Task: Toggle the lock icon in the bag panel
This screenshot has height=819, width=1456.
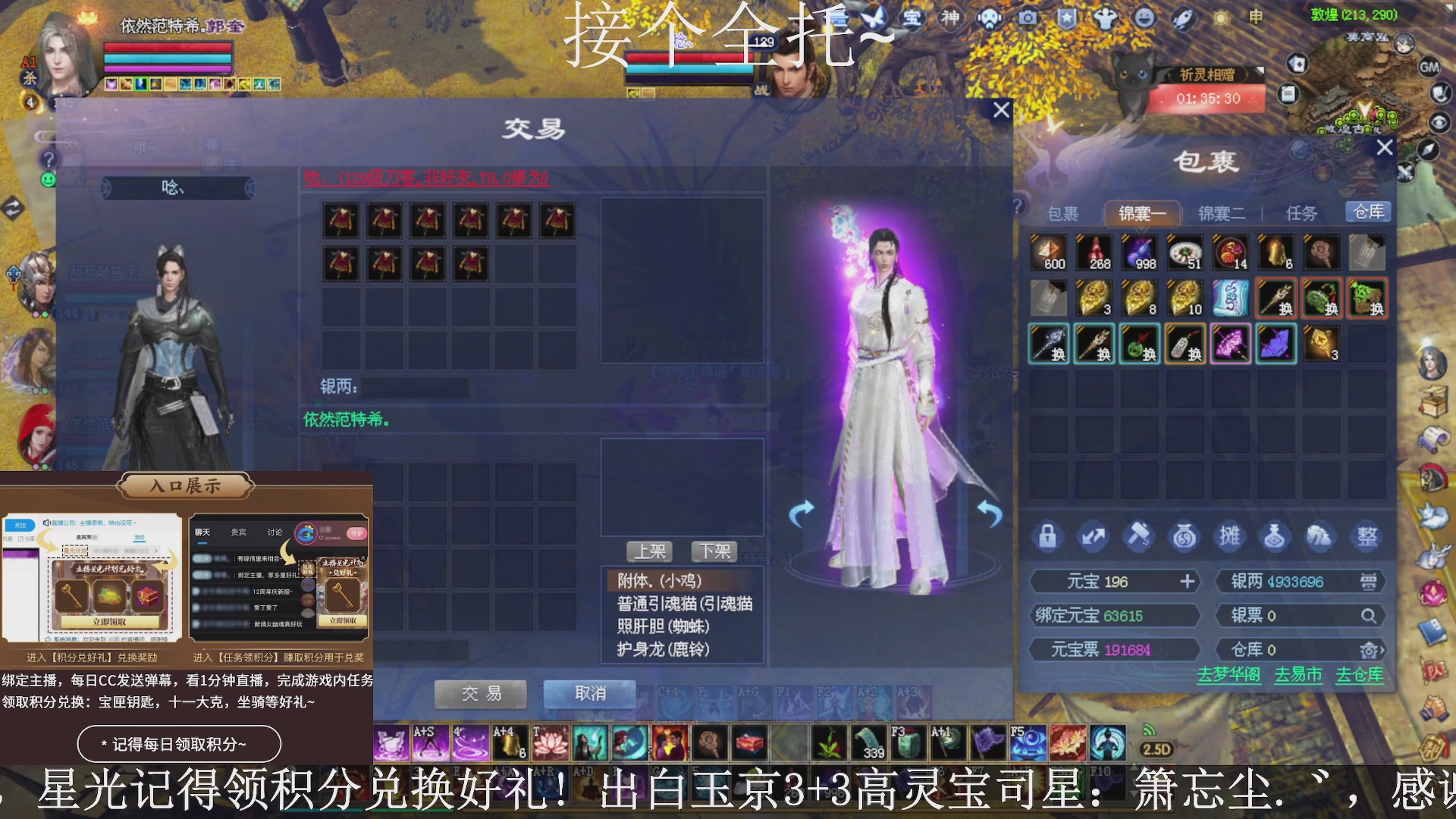Action: point(1050,536)
